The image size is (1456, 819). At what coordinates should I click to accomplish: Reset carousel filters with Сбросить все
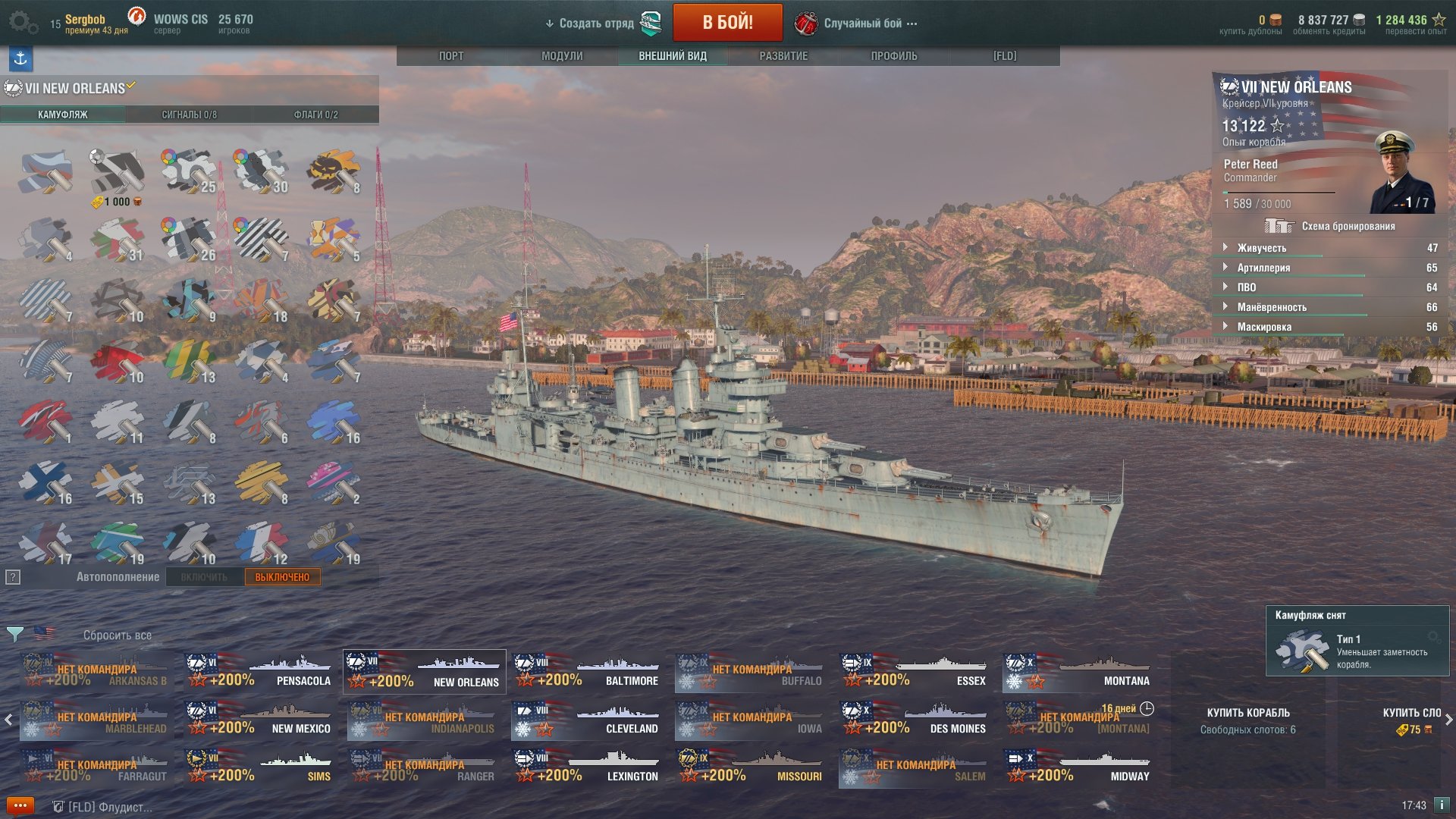(x=118, y=635)
